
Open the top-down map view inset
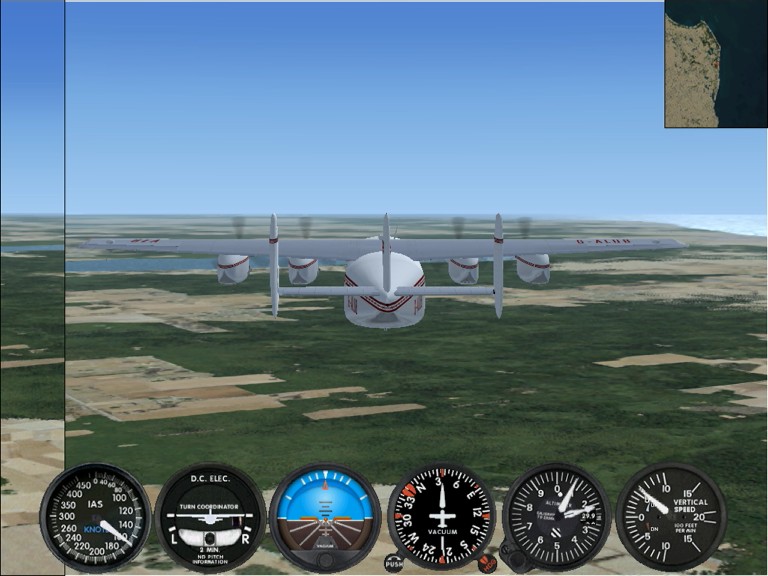coord(716,64)
